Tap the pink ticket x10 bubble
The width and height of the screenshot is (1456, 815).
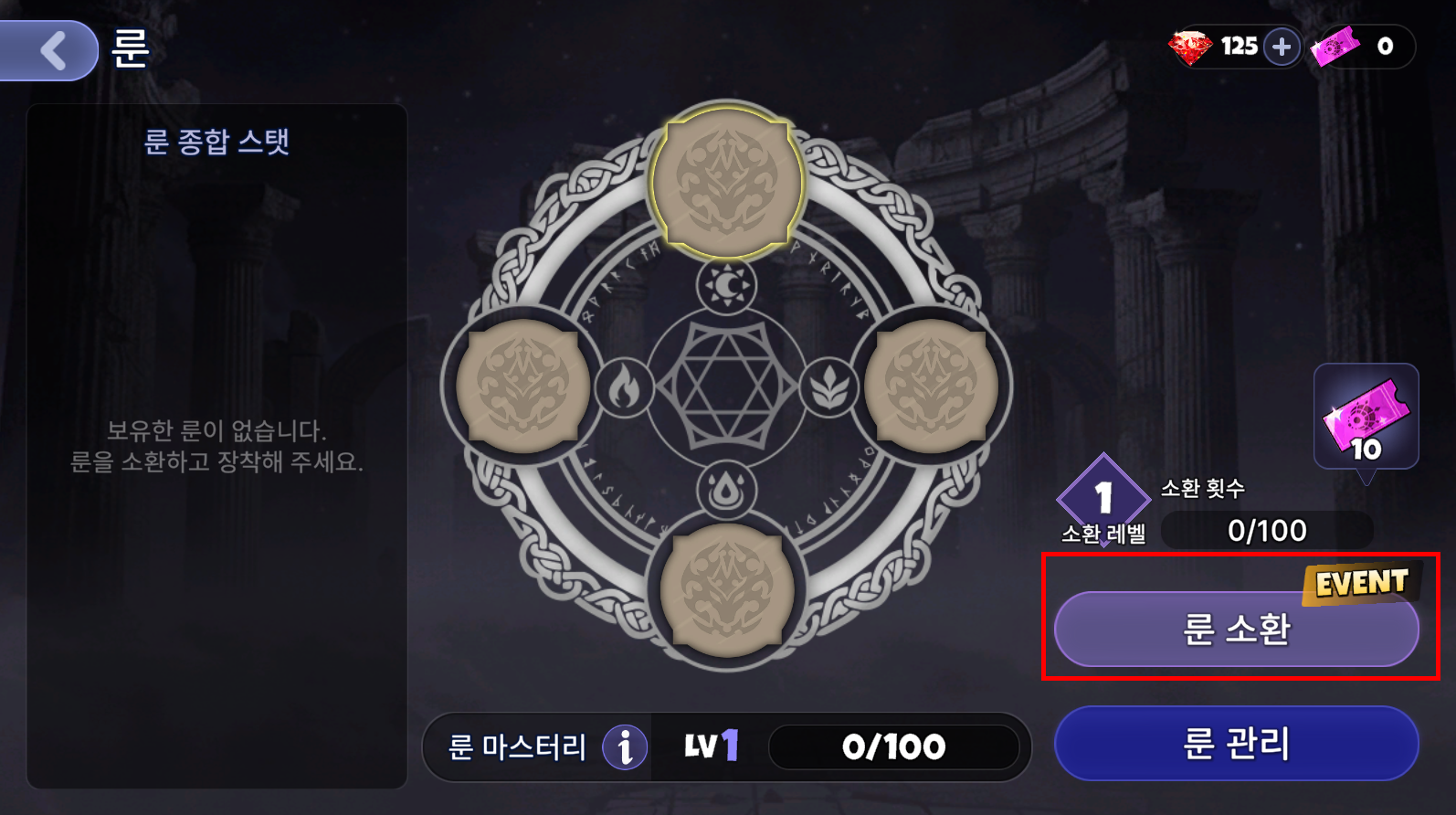pos(1366,418)
